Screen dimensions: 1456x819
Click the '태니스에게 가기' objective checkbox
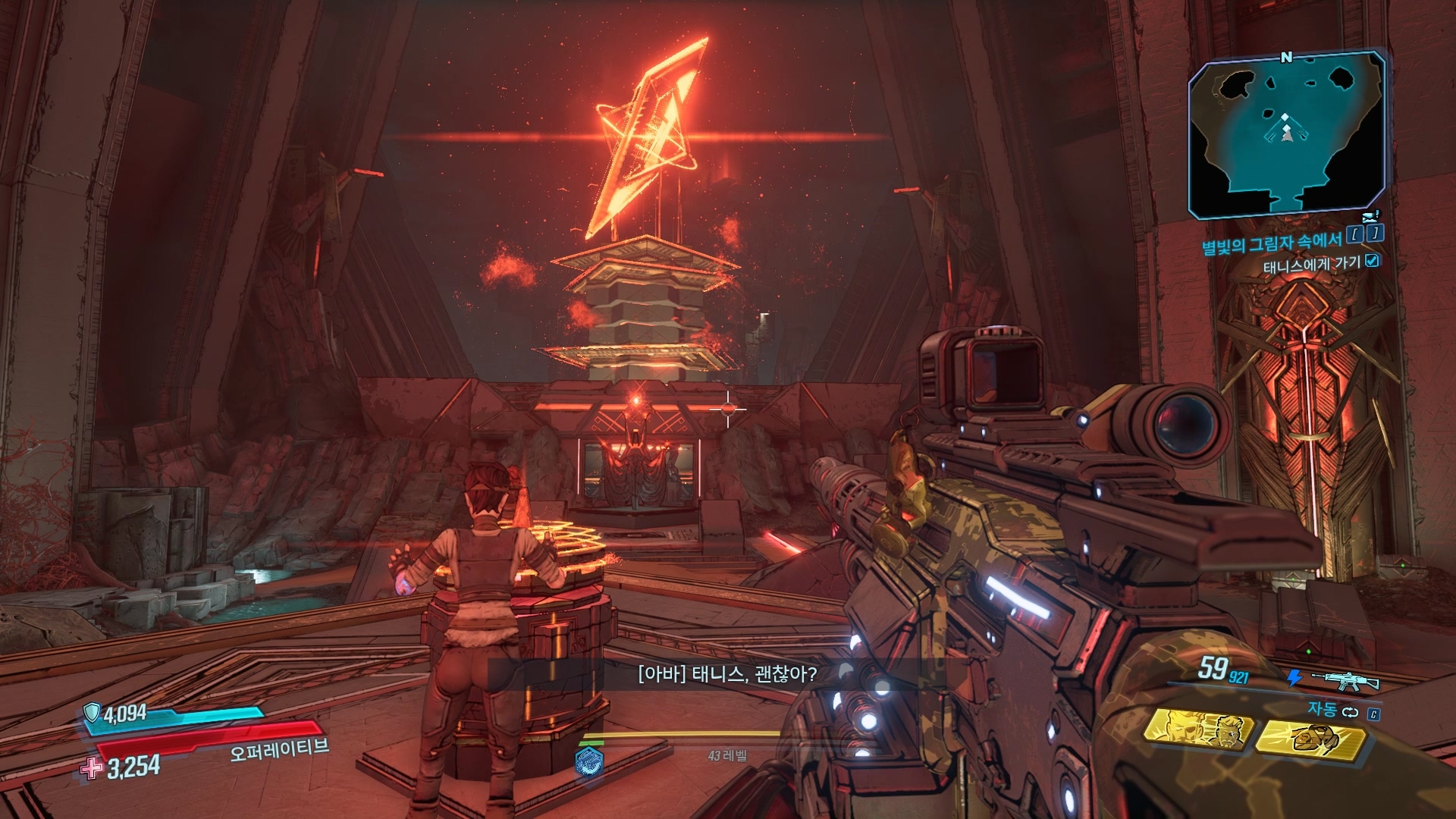(x=1371, y=261)
